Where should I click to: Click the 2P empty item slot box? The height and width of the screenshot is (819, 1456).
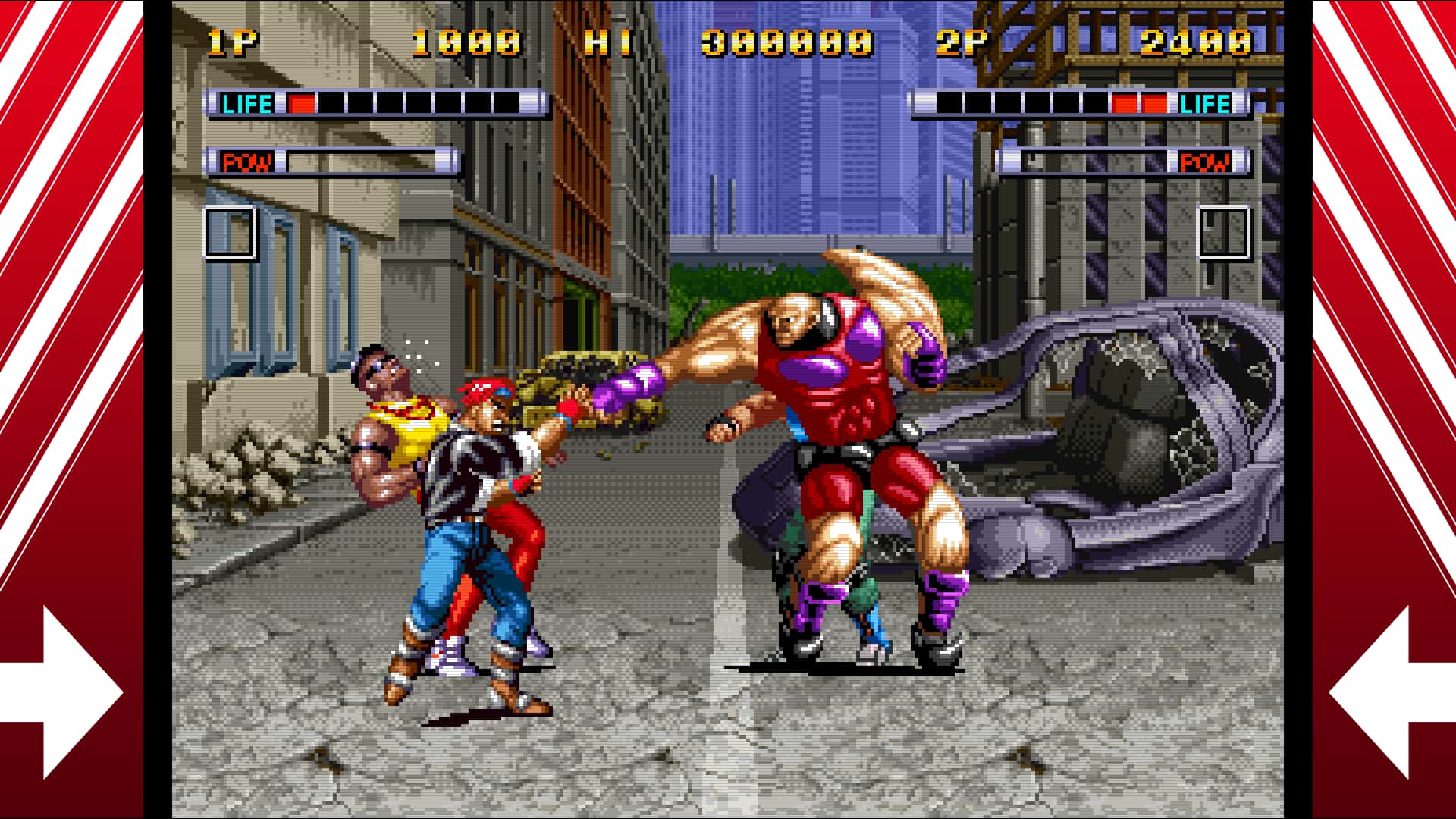point(1222,234)
